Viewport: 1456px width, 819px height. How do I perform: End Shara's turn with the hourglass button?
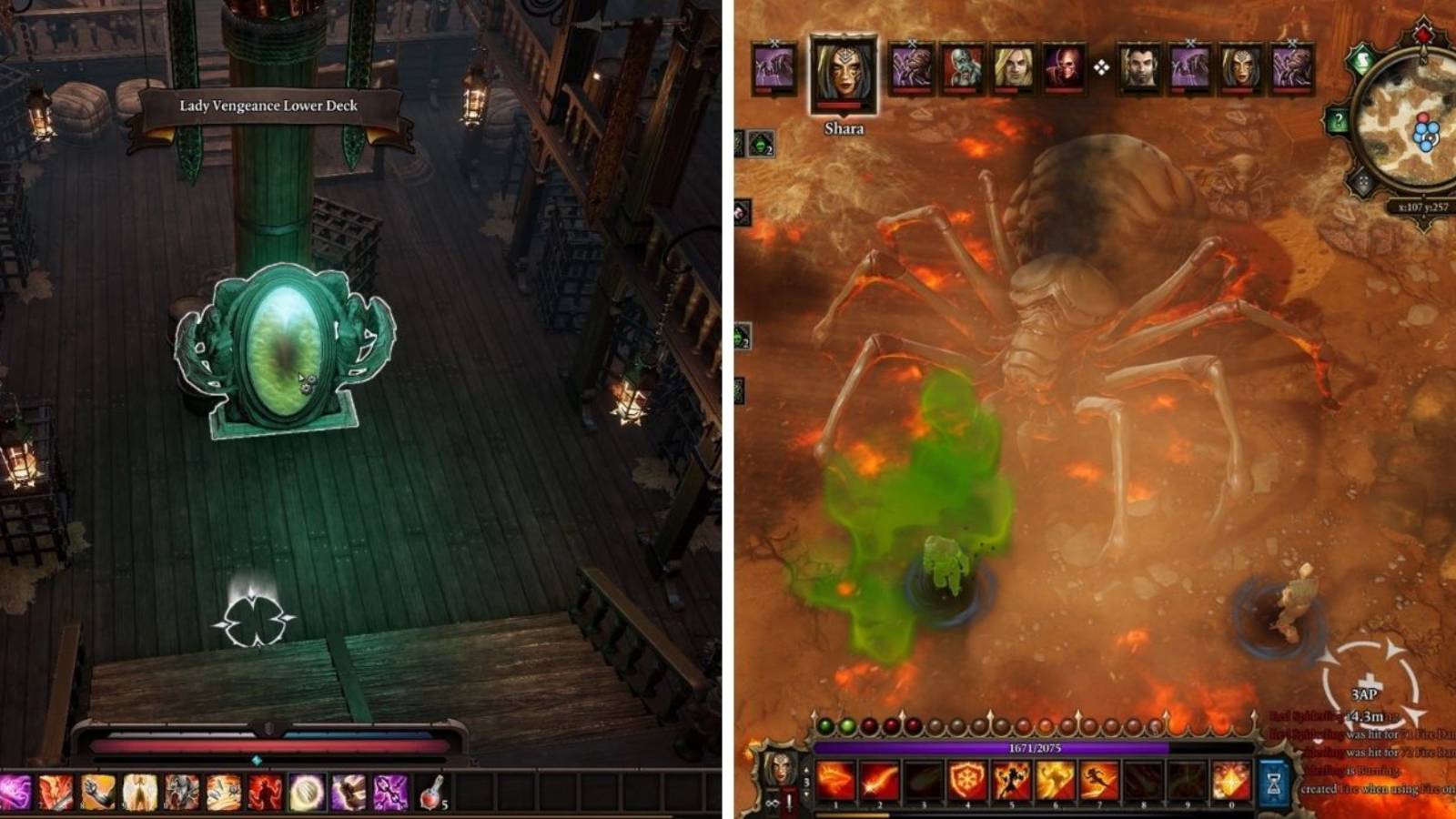point(1275,784)
